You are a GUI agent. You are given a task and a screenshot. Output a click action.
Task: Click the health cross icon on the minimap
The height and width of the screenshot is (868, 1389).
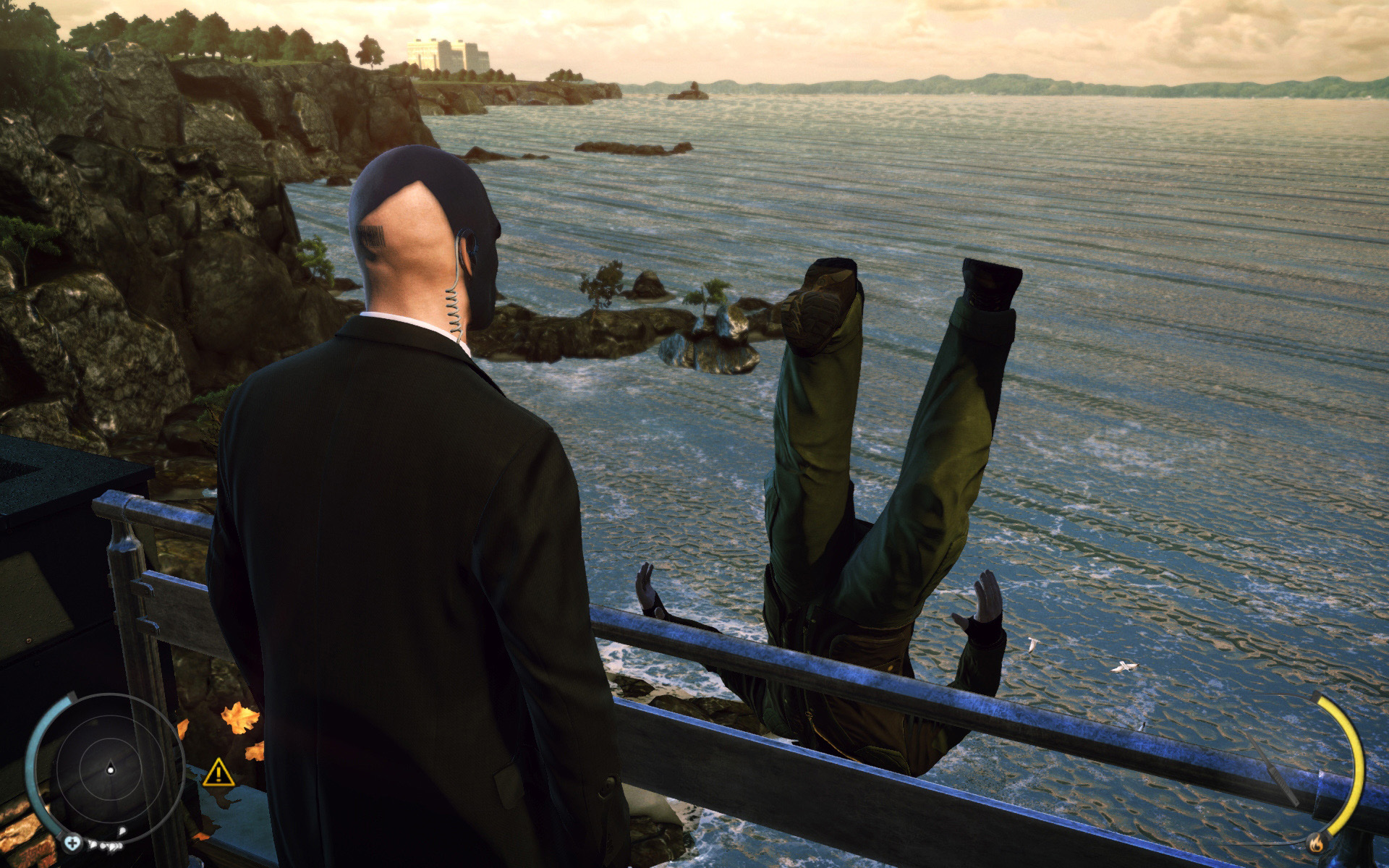(72, 845)
